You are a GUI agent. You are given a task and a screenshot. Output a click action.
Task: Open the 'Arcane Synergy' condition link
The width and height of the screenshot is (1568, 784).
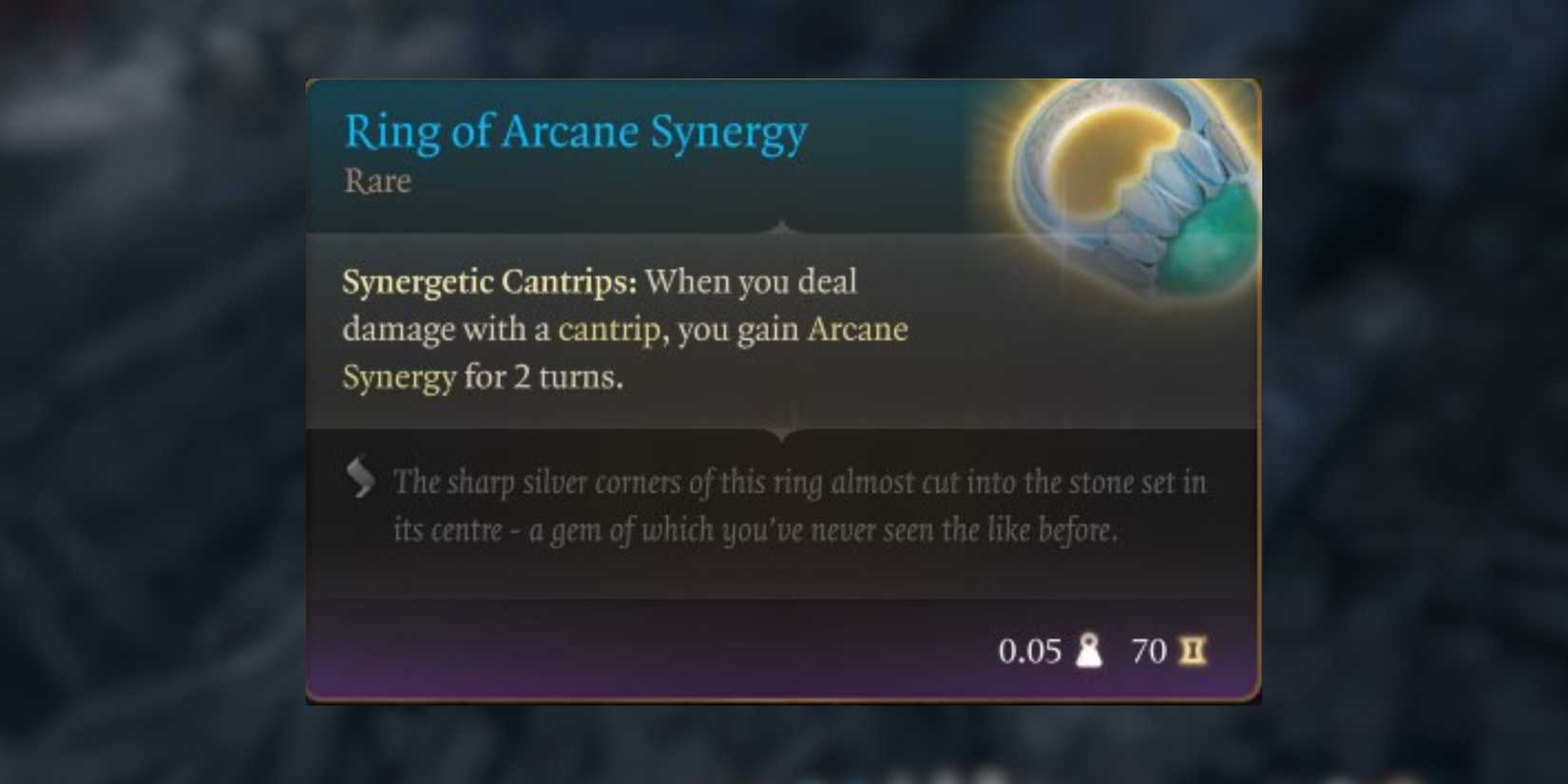[x=857, y=330]
